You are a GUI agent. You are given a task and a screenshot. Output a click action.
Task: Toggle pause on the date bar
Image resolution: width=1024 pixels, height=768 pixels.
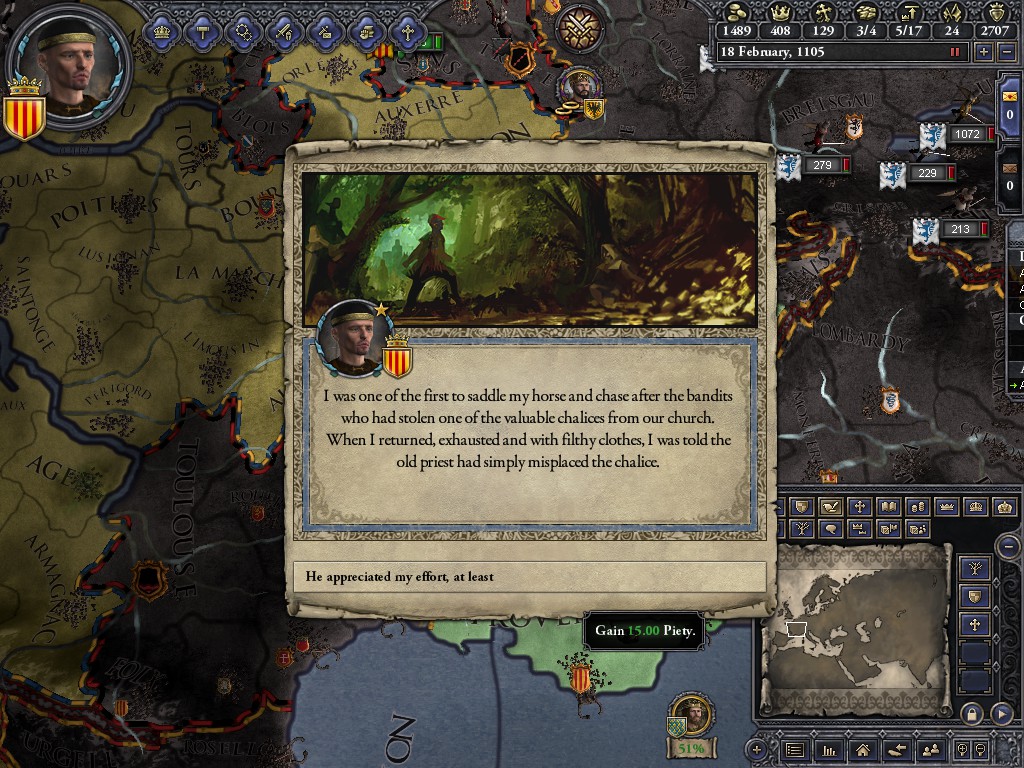[955, 52]
